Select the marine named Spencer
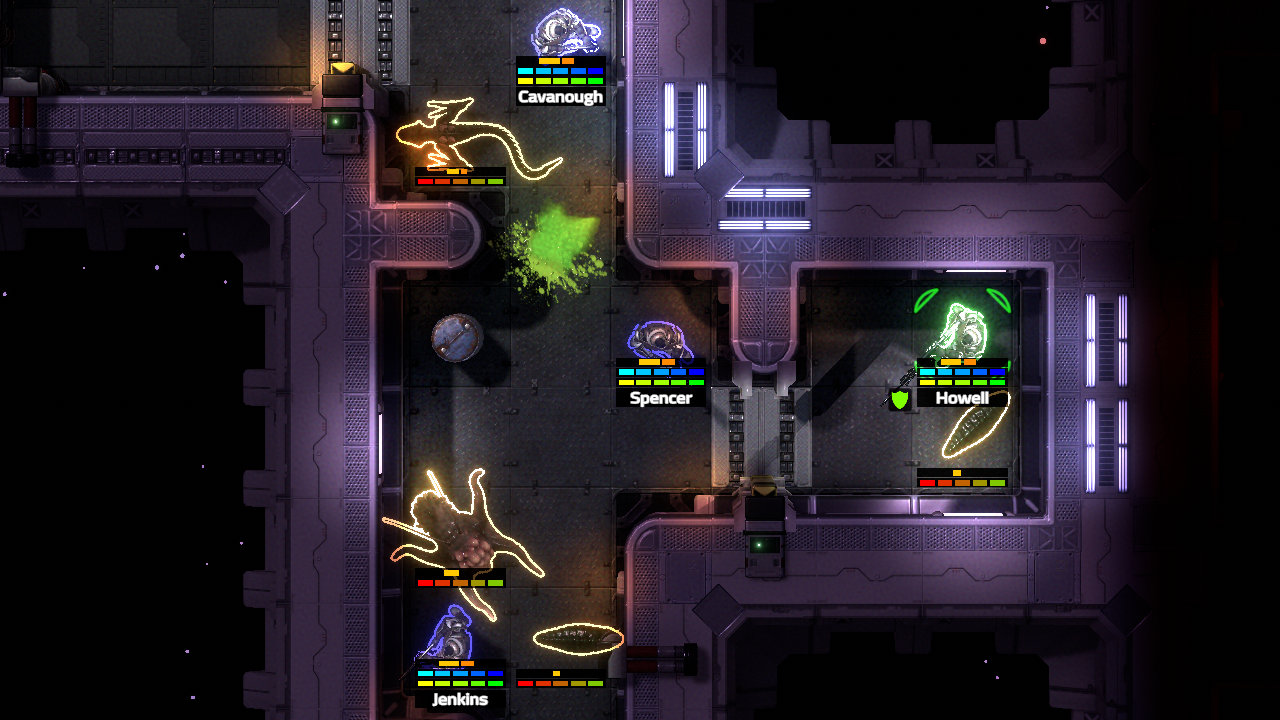The height and width of the screenshot is (720, 1280). [660, 340]
